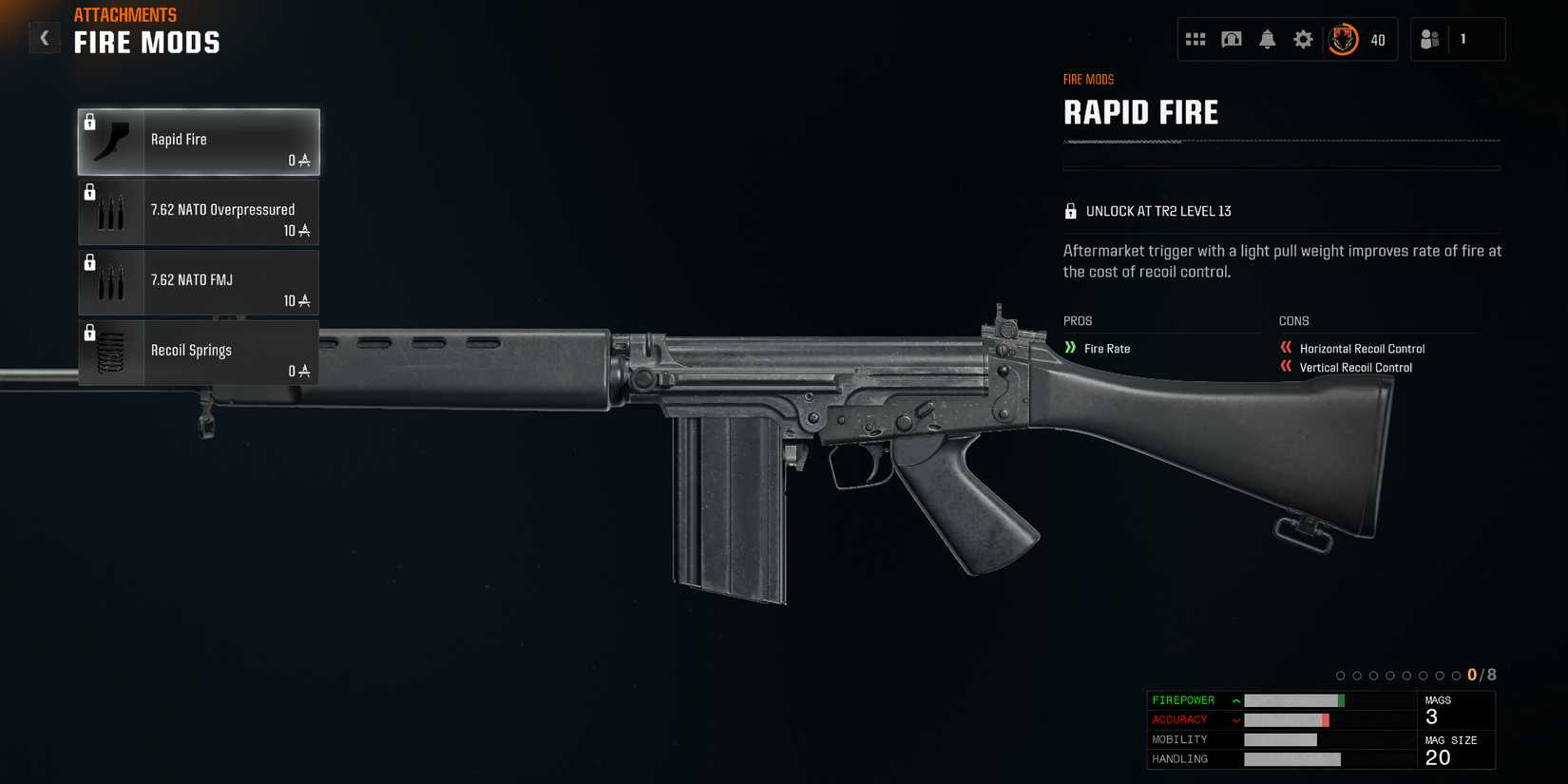1568x784 pixels.
Task: Open the voice chat channel icon
Action: coord(1231,39)
